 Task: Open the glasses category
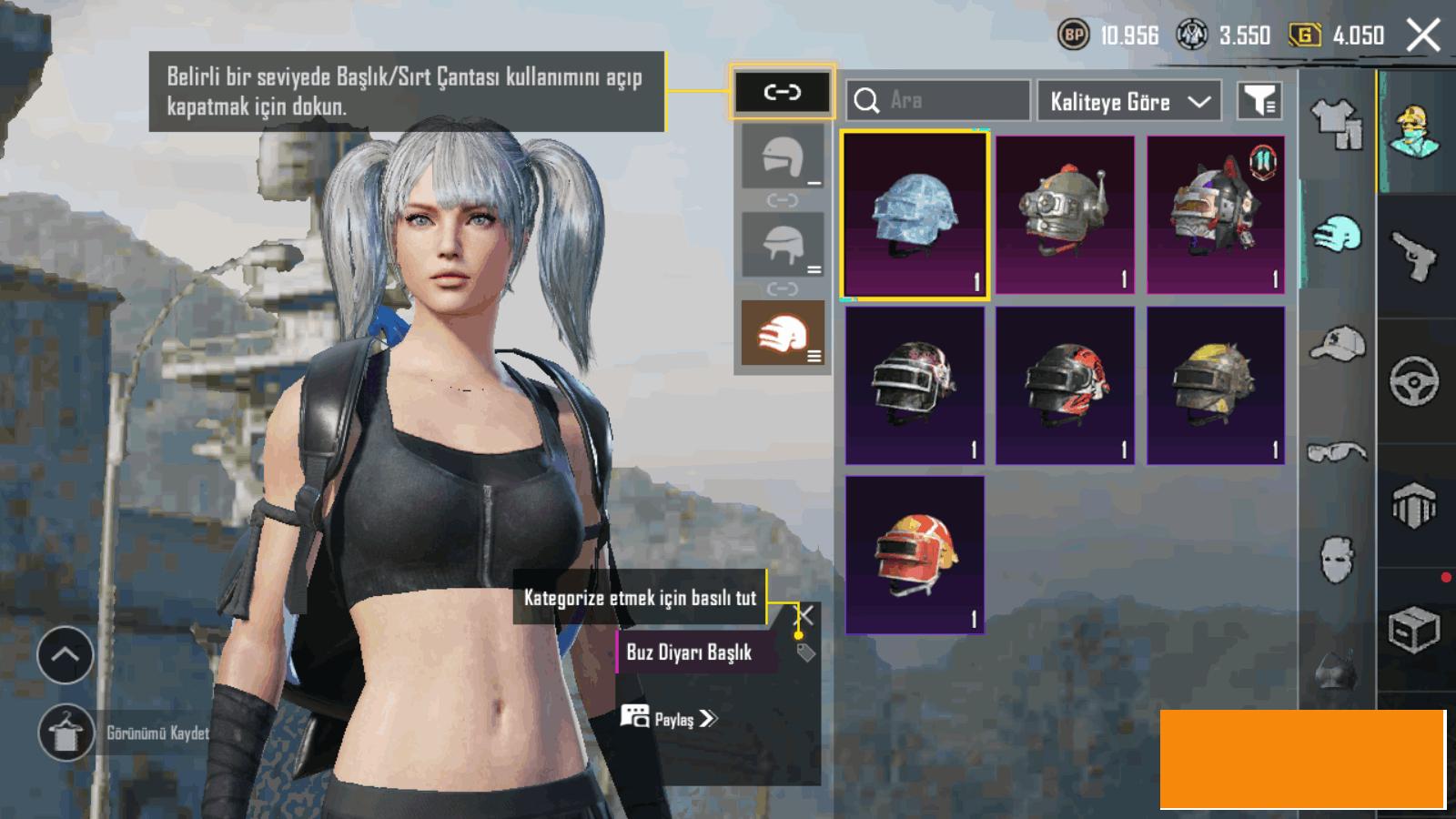(1337, 451)
